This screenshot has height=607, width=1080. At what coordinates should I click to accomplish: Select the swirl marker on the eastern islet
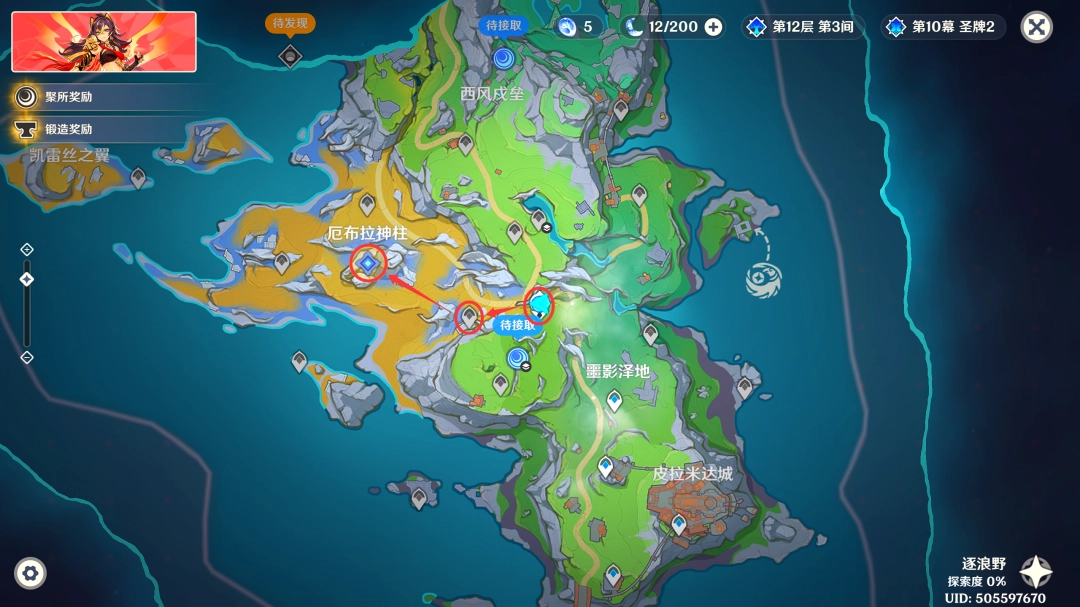tap(765, 278)
